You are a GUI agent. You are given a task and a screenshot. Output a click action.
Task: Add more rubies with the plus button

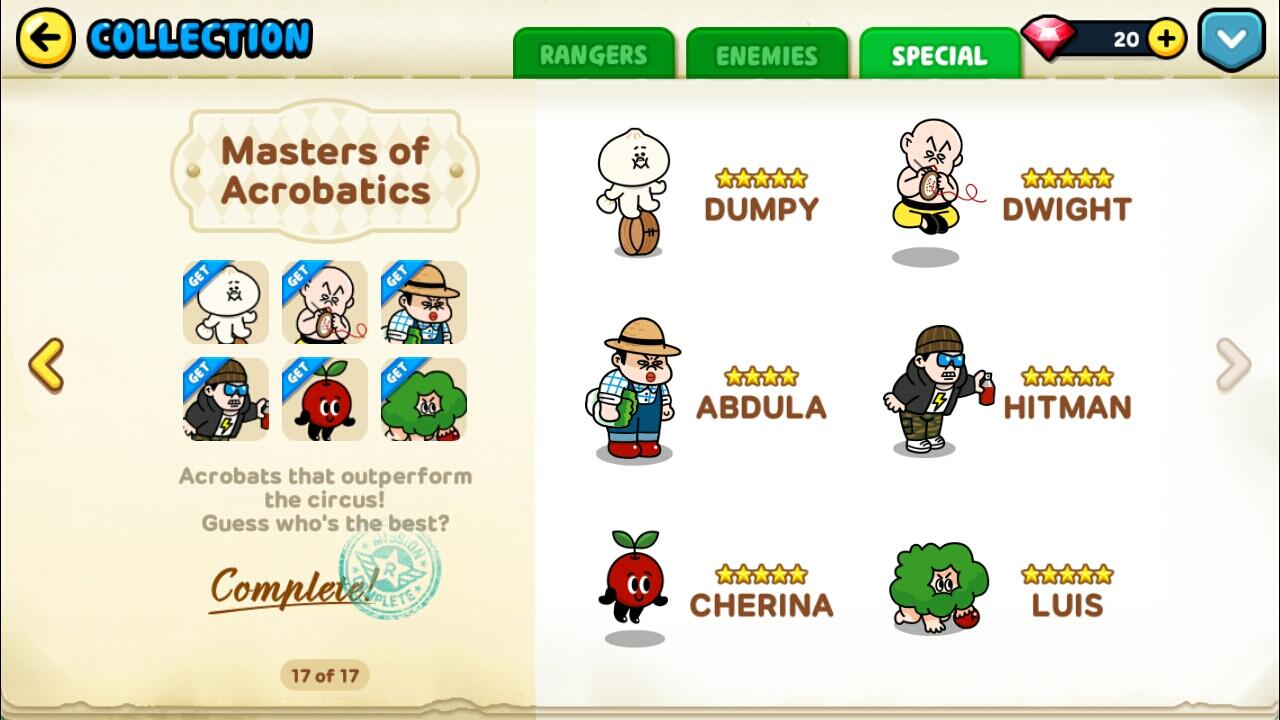pos(1166,39)
